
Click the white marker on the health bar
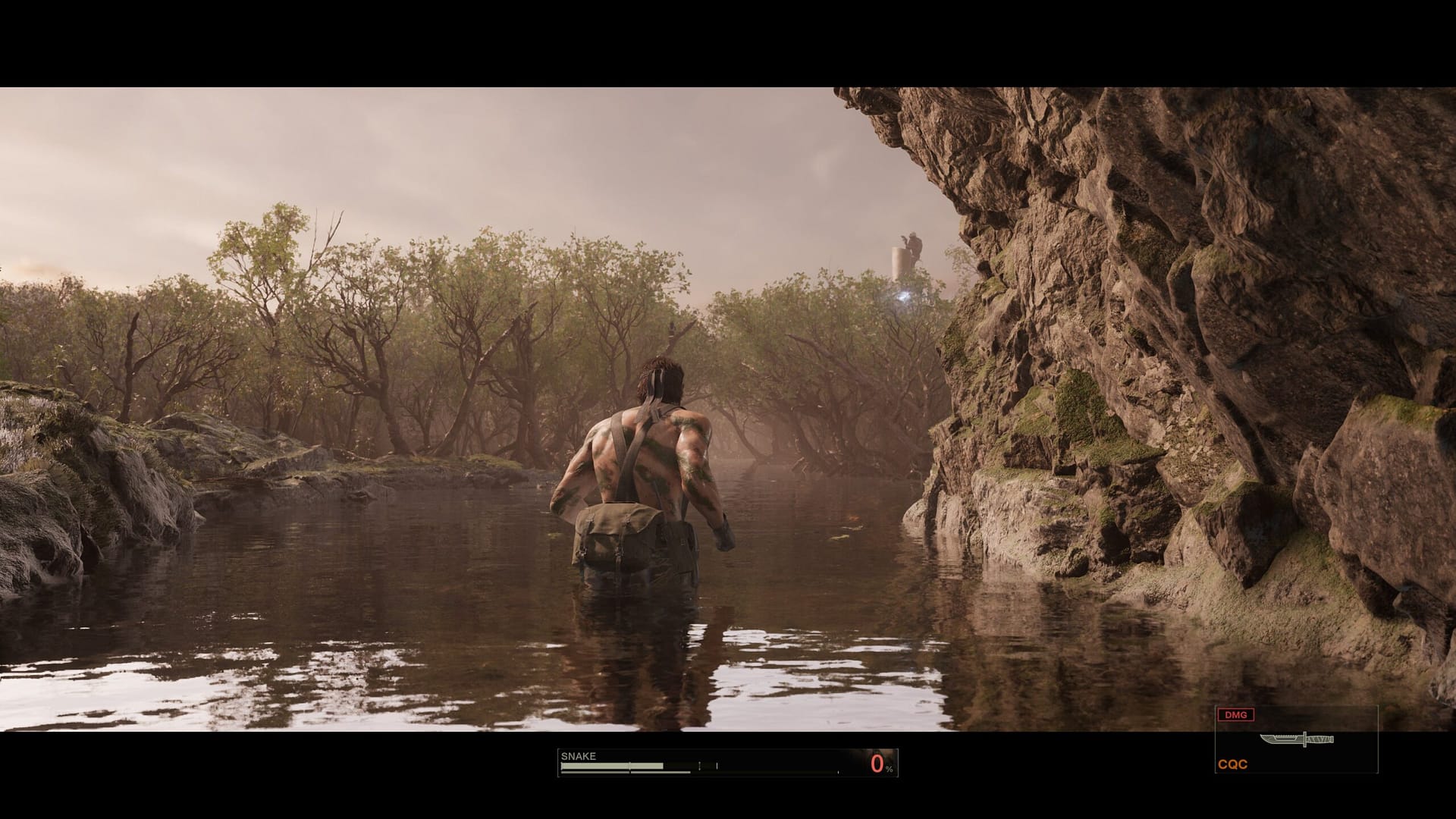717,764
